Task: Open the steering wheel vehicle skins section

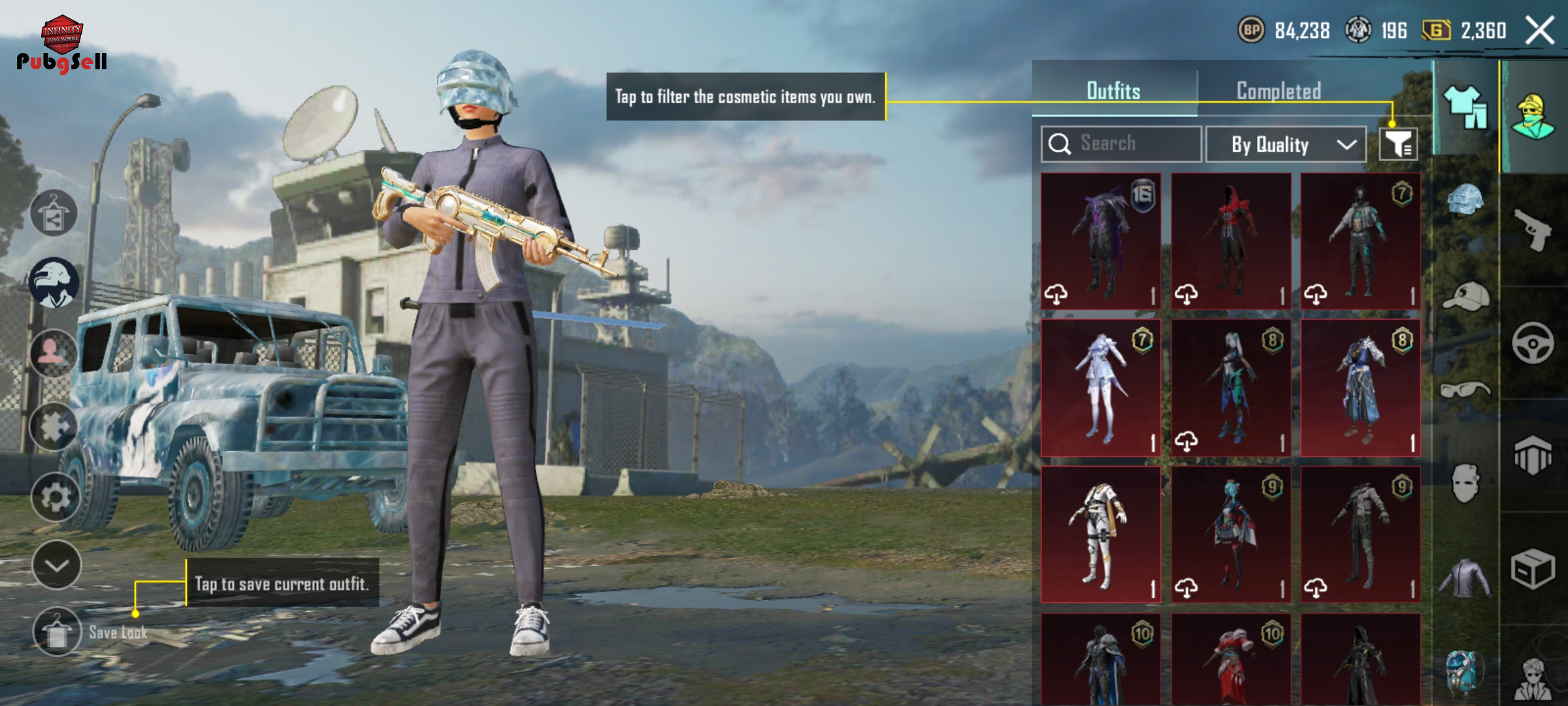Action: click(x=1533, y=343)
